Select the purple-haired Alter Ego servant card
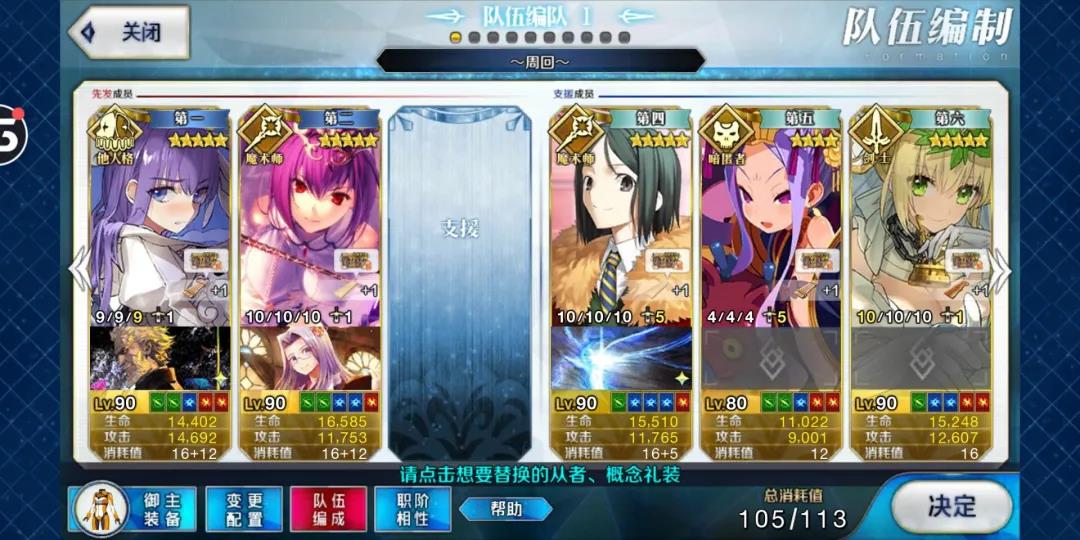The image size is (1080, 540). pyautogui.click(x=160, y=220)
